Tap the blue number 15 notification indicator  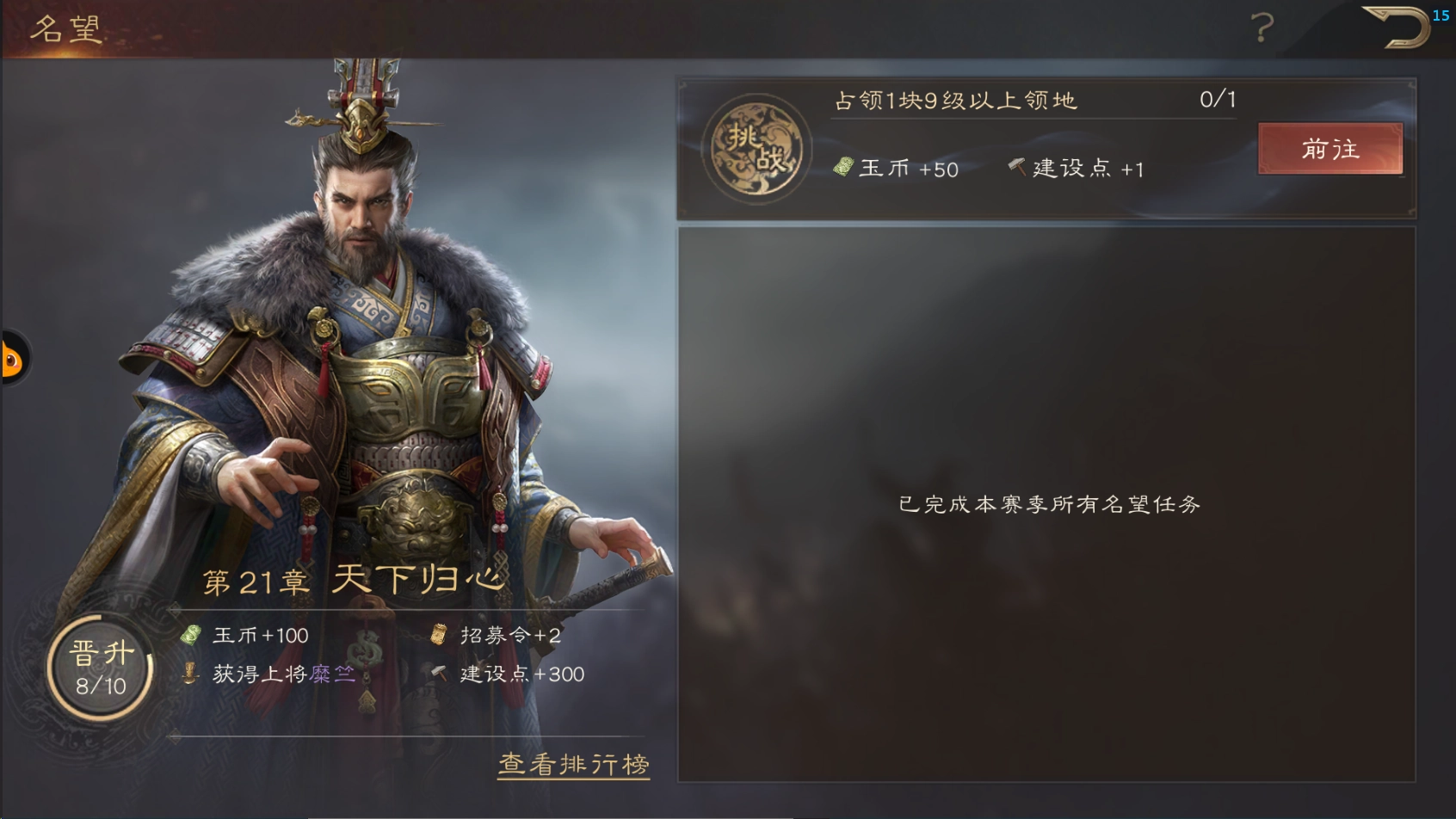click(1442, 15)
